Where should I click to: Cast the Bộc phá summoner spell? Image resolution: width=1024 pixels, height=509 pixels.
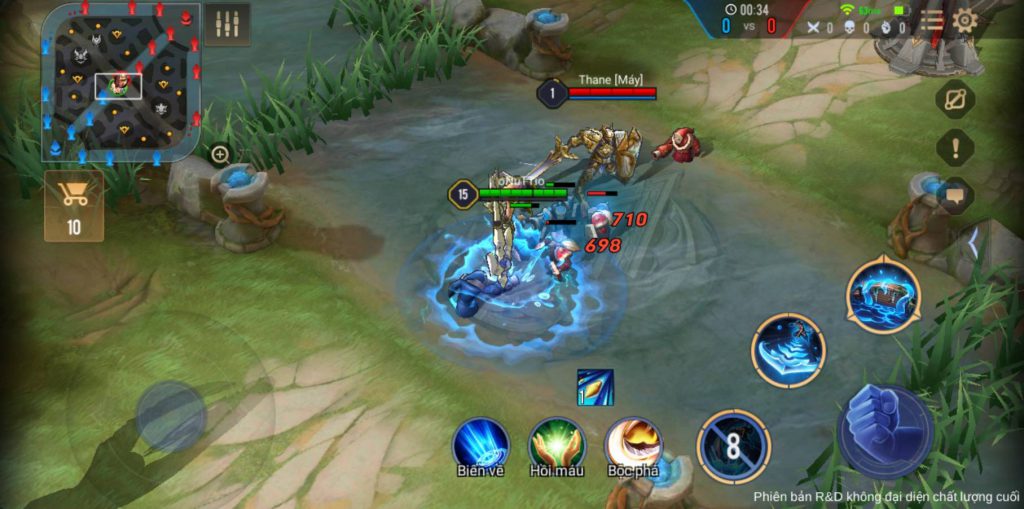pyautogui.click(x=633, y=444)
